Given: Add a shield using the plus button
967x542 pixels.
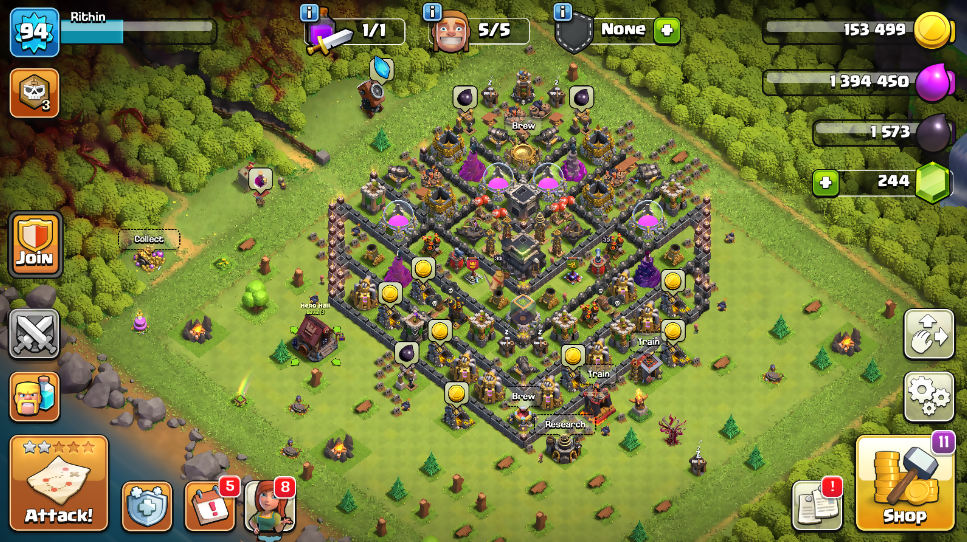Looking at the screenshot, I should click(x=666, y=31).
